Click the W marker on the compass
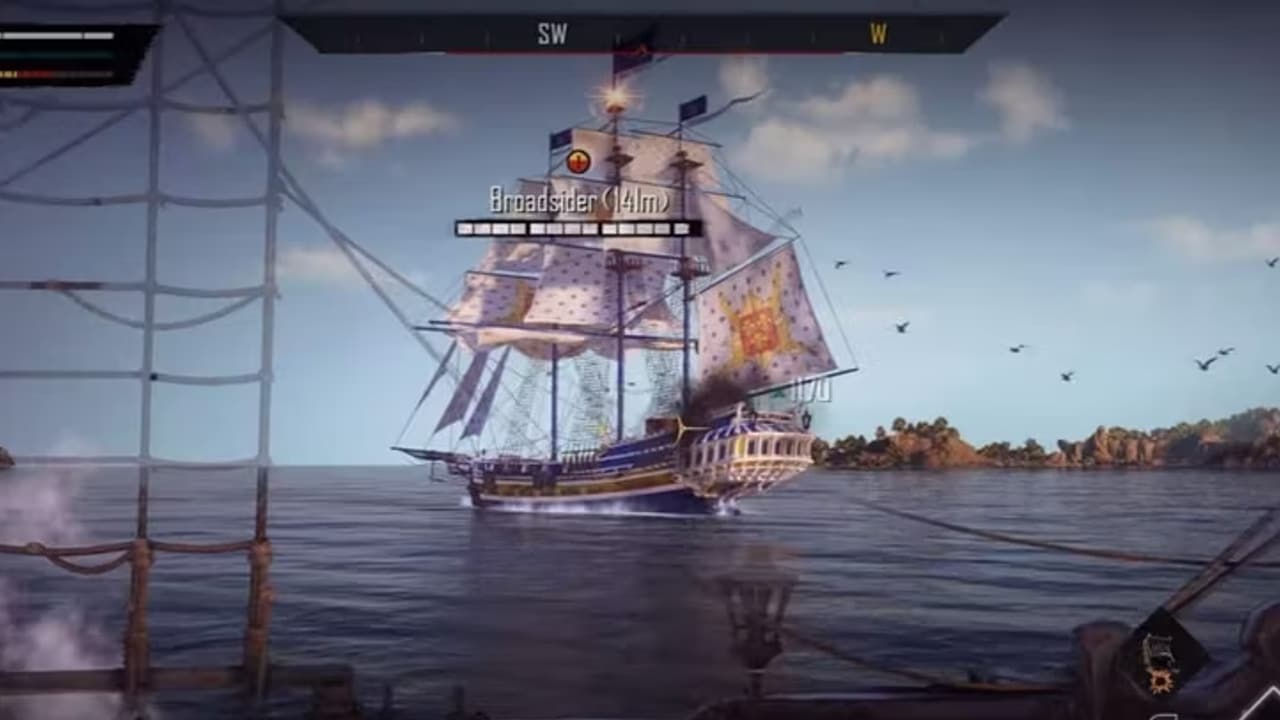Viewport: 1280px width, 720px height. coord(878,34)
